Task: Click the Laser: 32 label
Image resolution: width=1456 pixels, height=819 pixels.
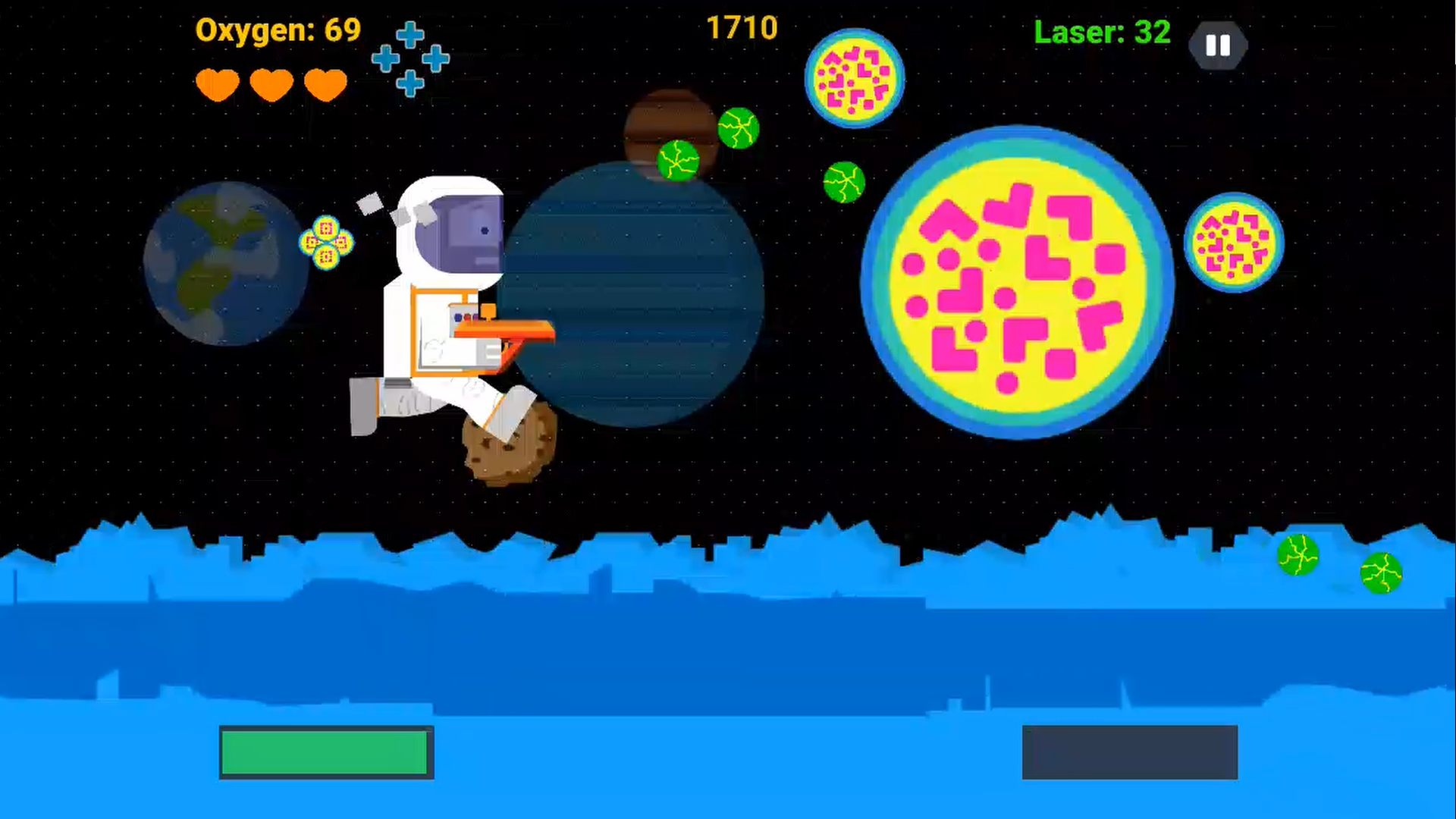Action: pyautogui.click(x=1102, y=33)
